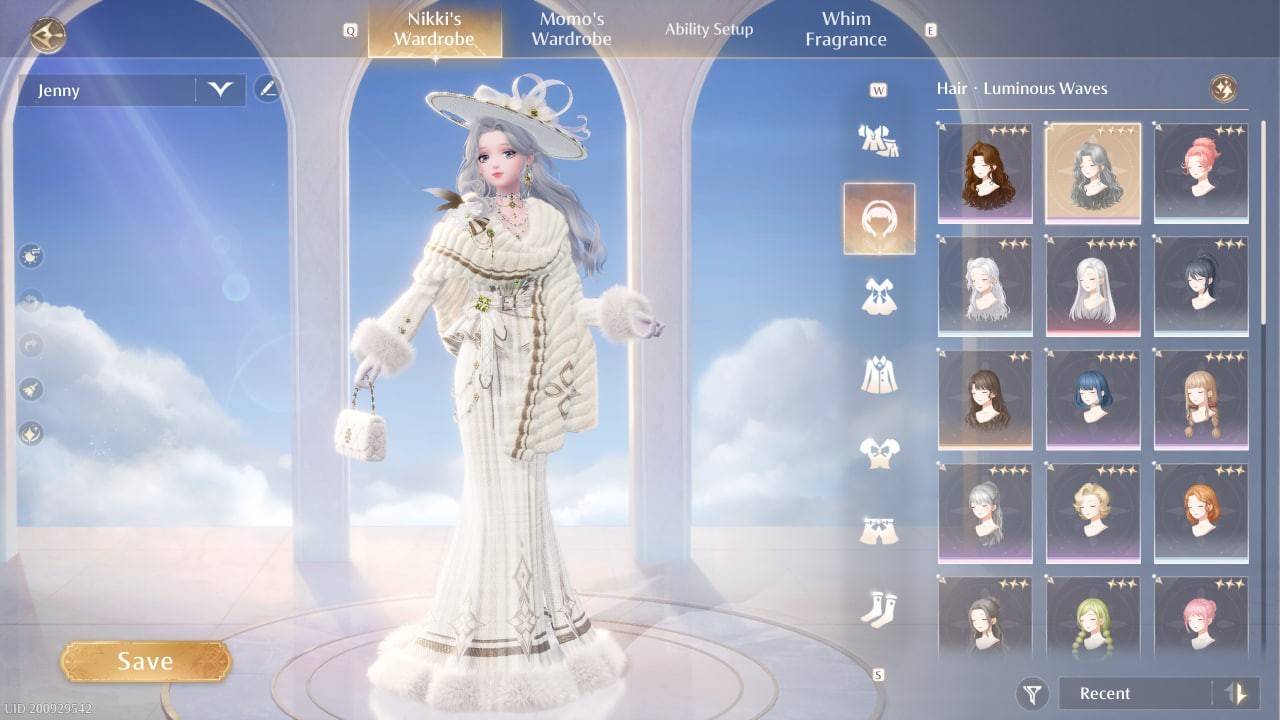1280x720 pixels.
Task: Select the full outfit set category icon
Action: coord(879,140)
